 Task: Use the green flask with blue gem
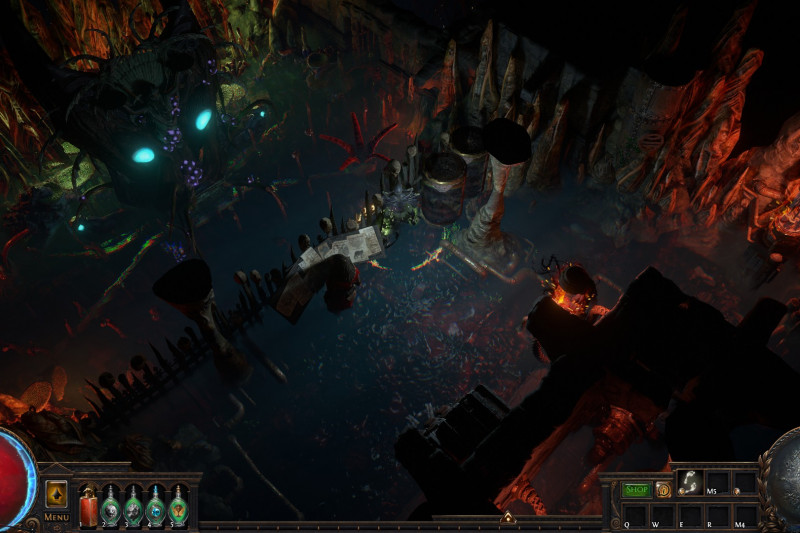(156, 505)
